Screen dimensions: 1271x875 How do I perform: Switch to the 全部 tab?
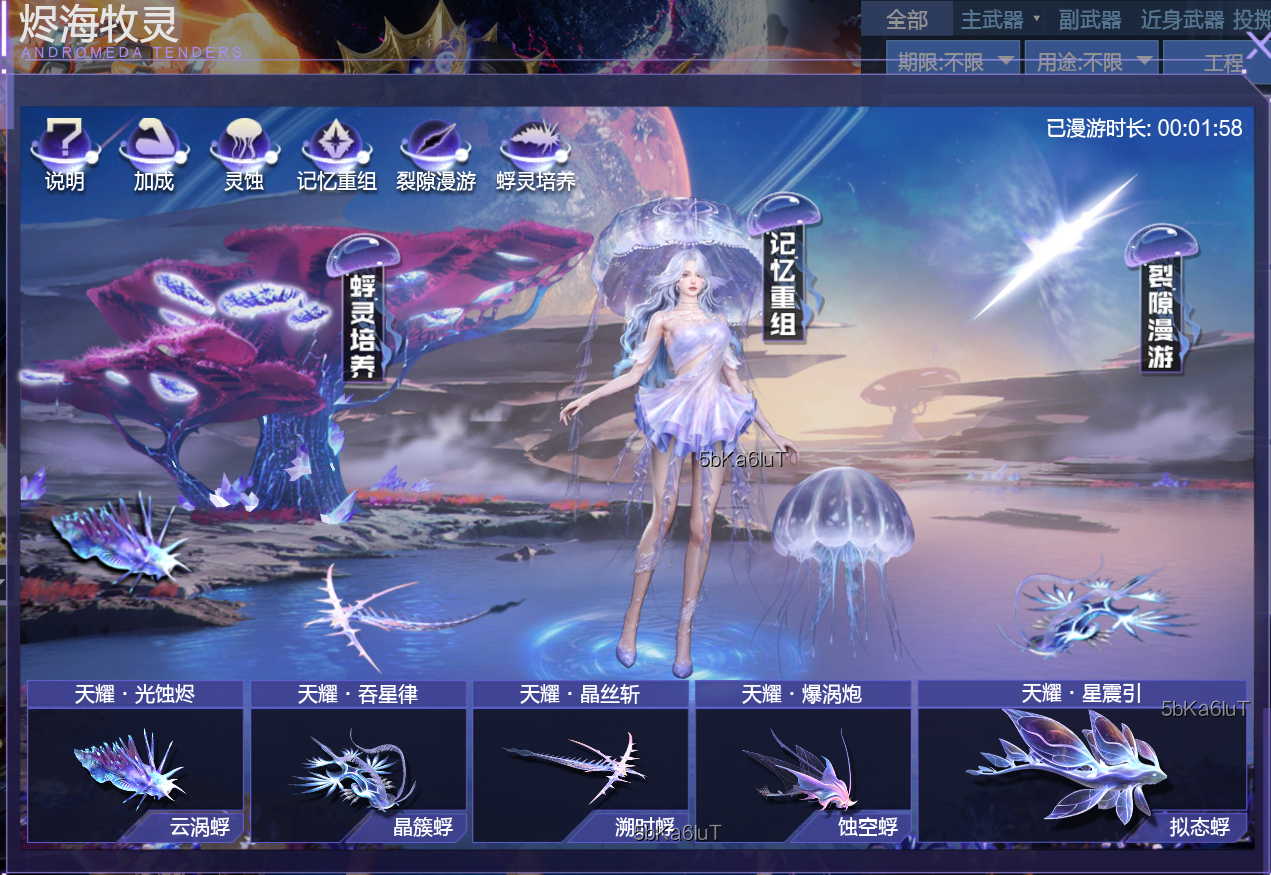pos(907,20)
